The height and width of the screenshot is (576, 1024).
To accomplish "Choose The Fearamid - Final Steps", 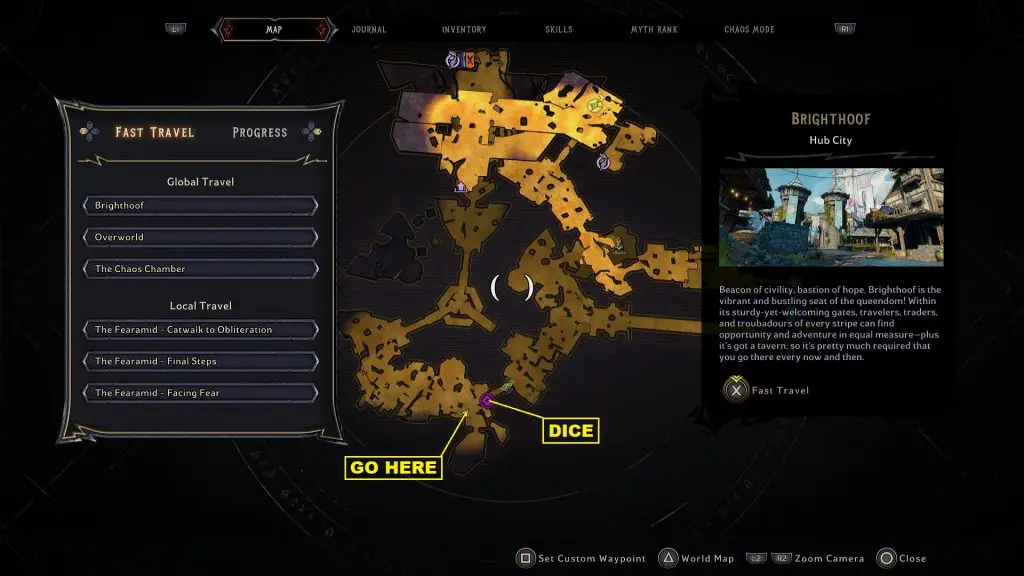I will [200, 361].
